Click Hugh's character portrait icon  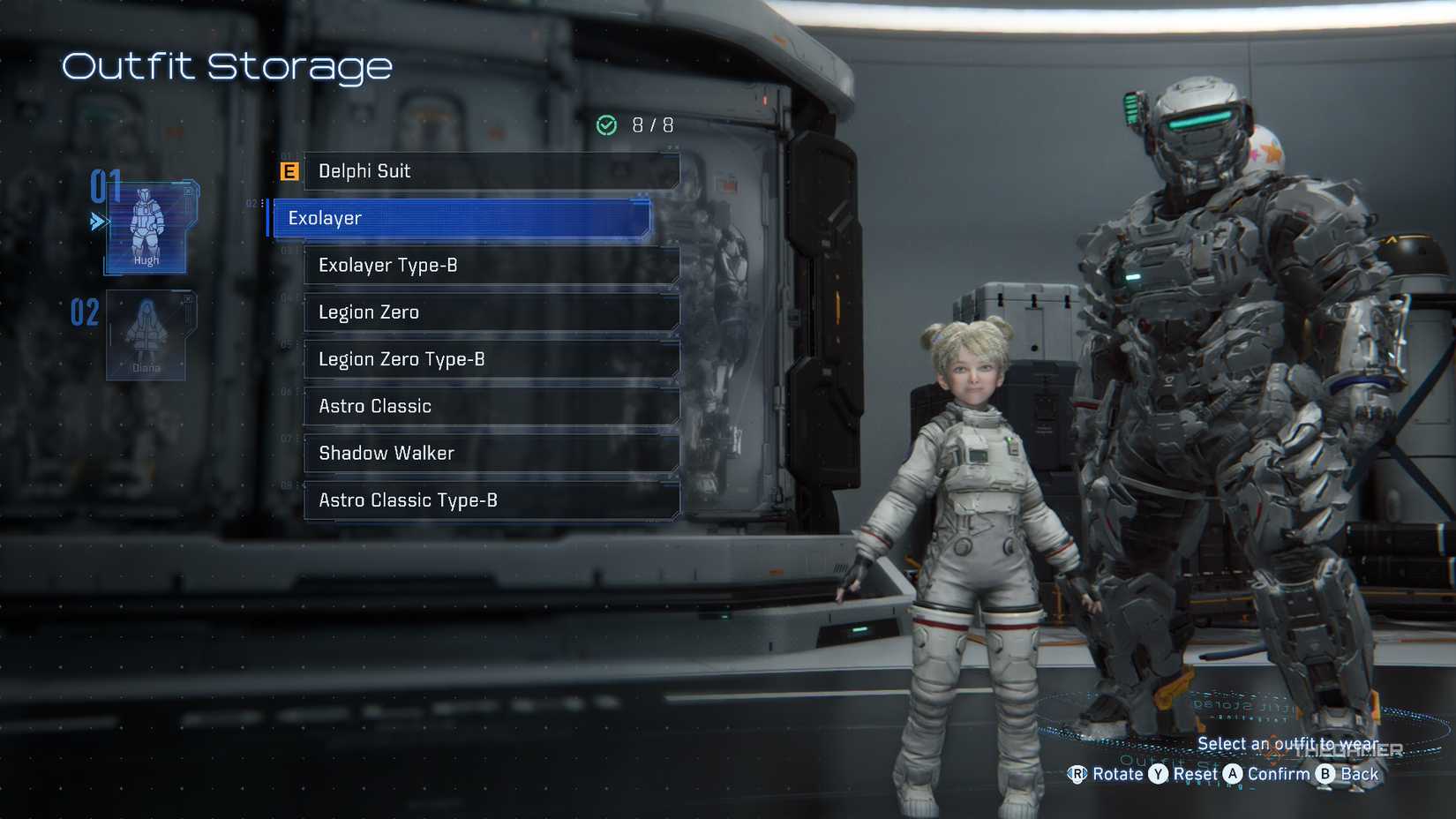click(x=146, y=223)
